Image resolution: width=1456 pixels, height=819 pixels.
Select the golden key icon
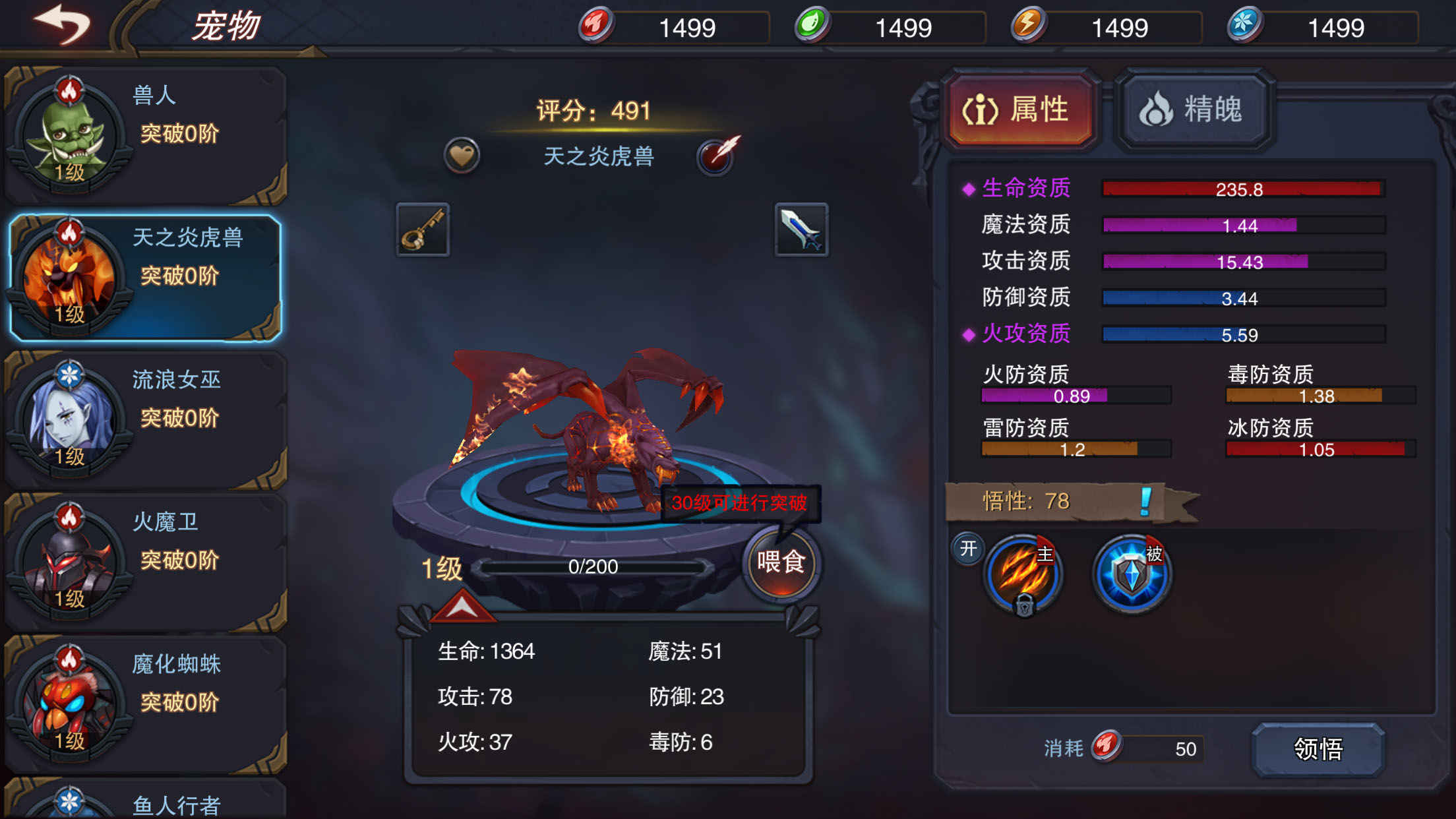coord(422,231)
